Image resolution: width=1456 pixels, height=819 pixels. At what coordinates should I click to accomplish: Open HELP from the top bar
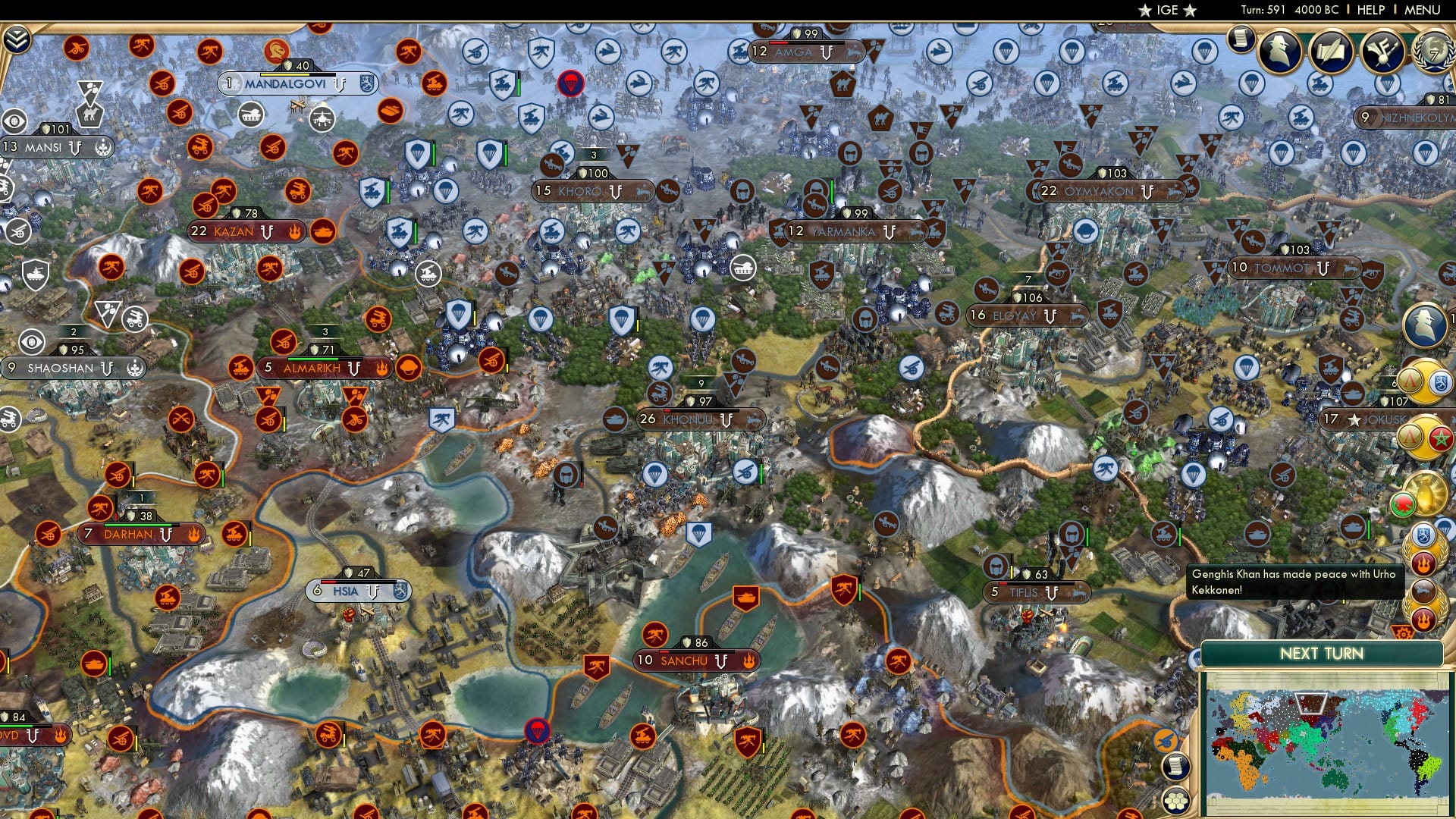click(x=1368, y=11)
